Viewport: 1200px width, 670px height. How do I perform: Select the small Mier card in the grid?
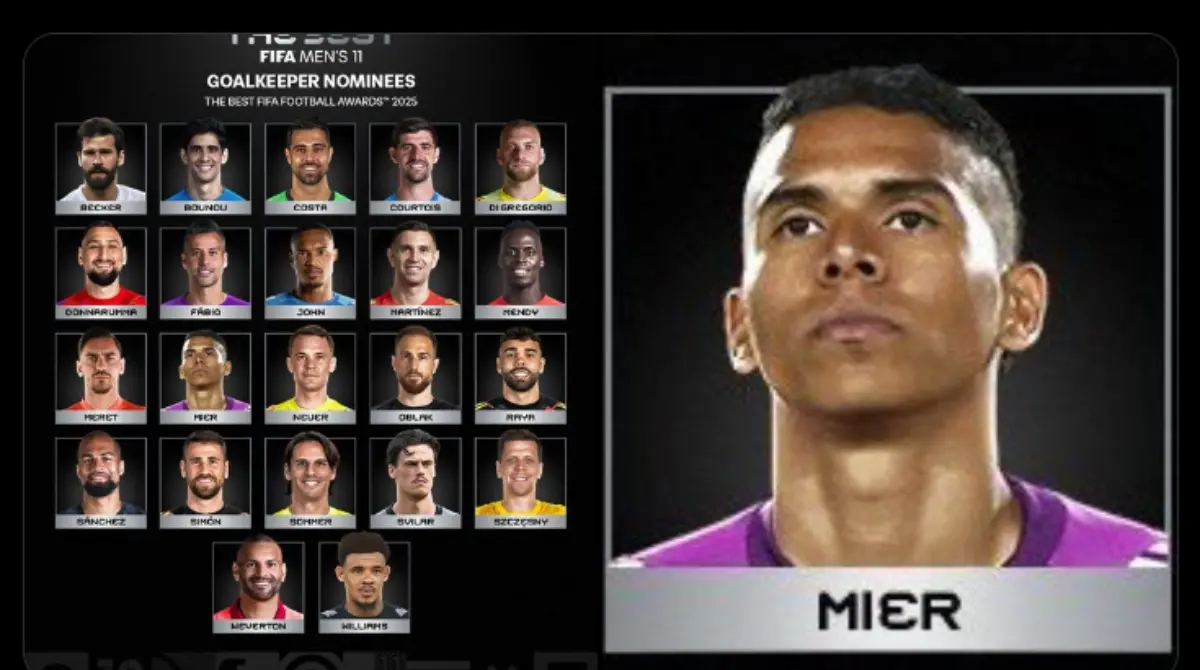(x=205, y=377)
